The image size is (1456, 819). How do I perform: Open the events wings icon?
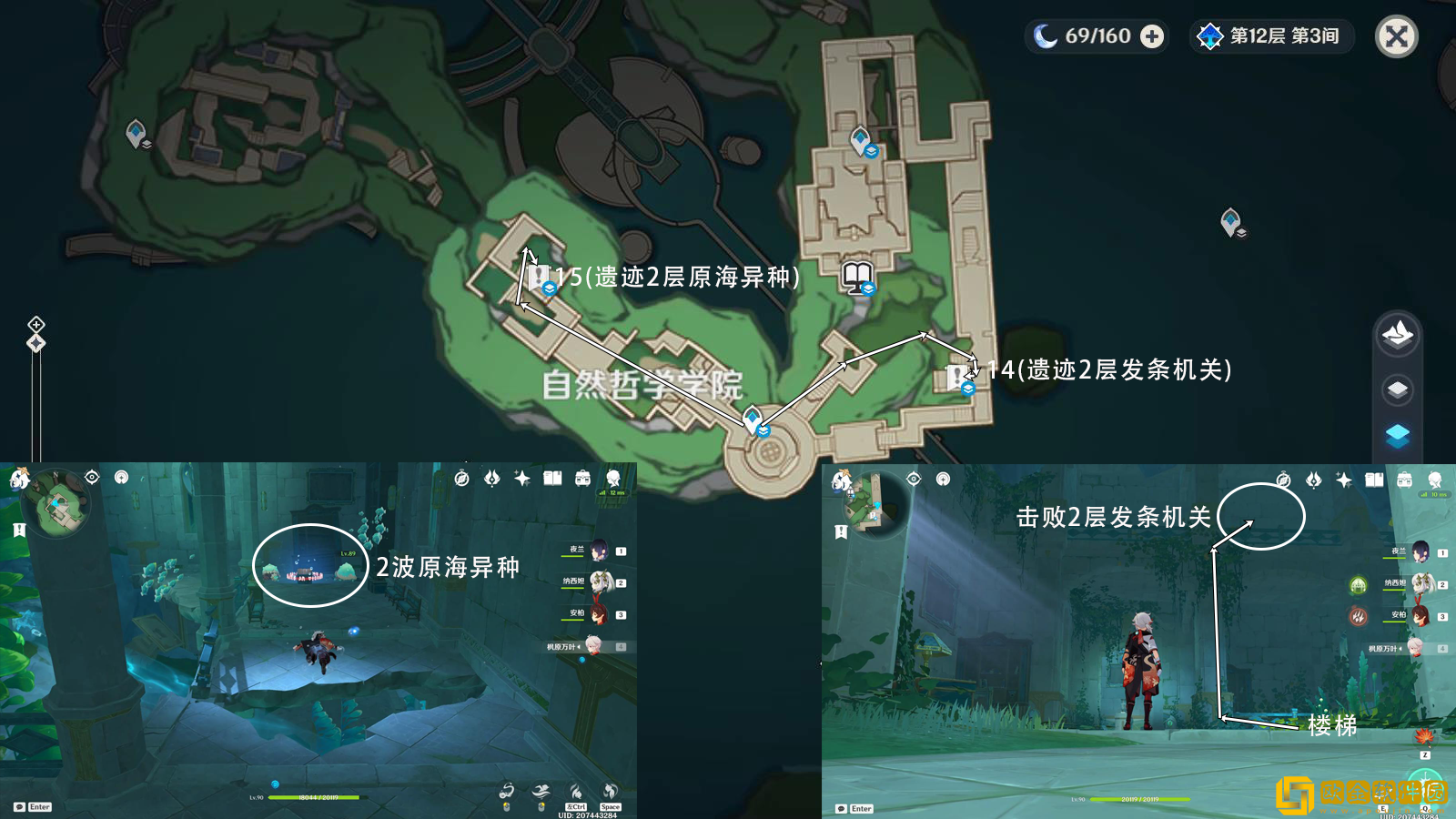(493, 479)
